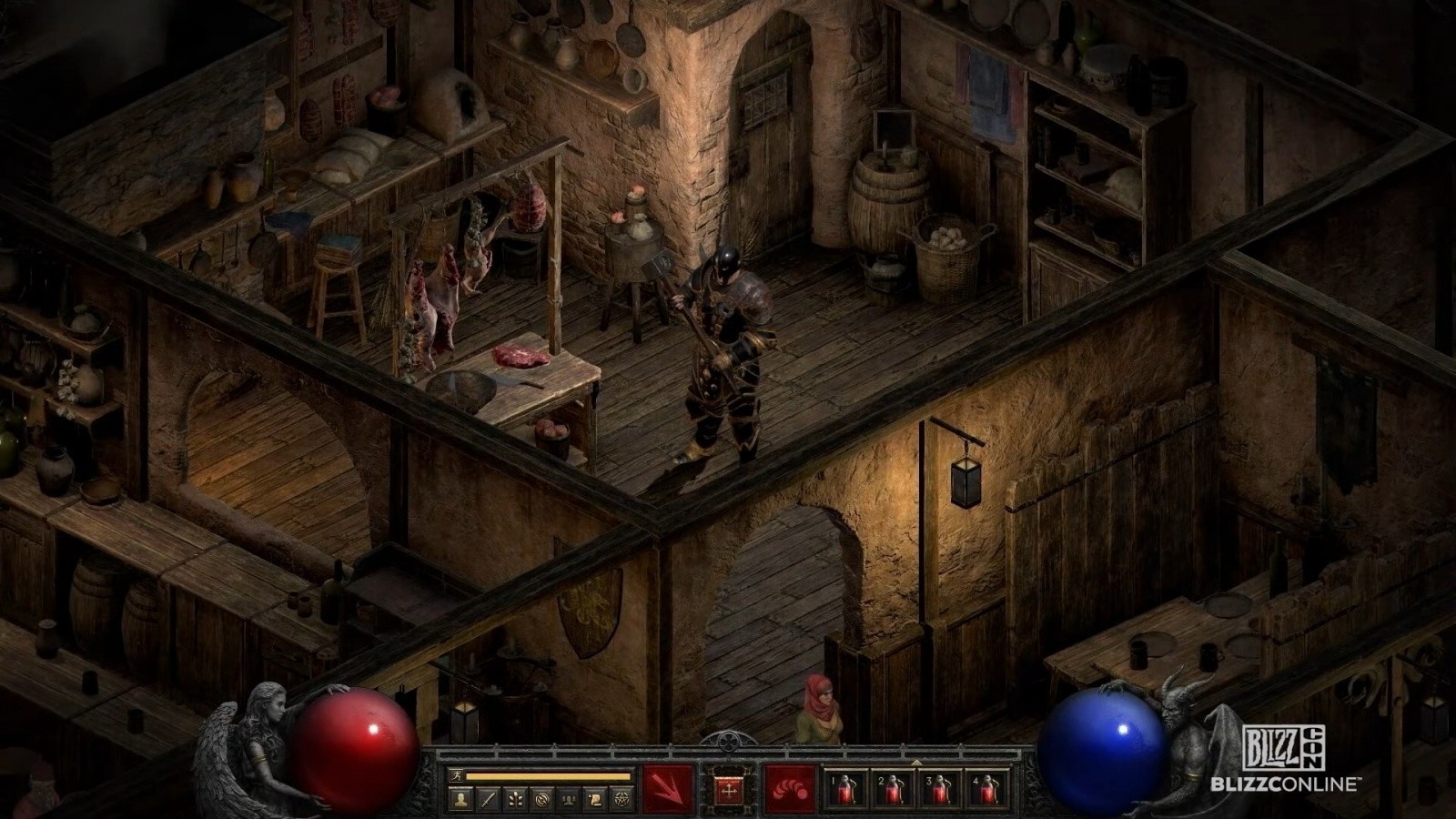
Task: Click the circular swirl icon button
Action: [541, 800]
